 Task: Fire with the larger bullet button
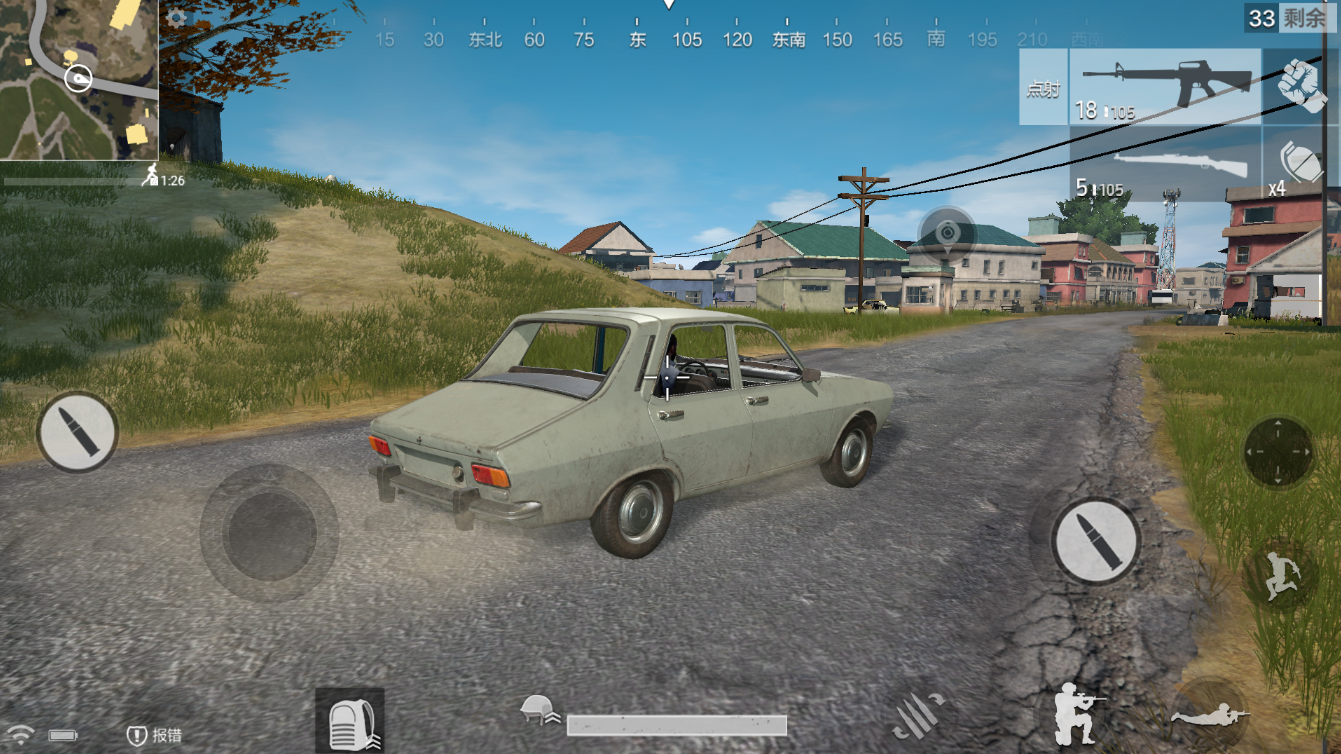1095,541
